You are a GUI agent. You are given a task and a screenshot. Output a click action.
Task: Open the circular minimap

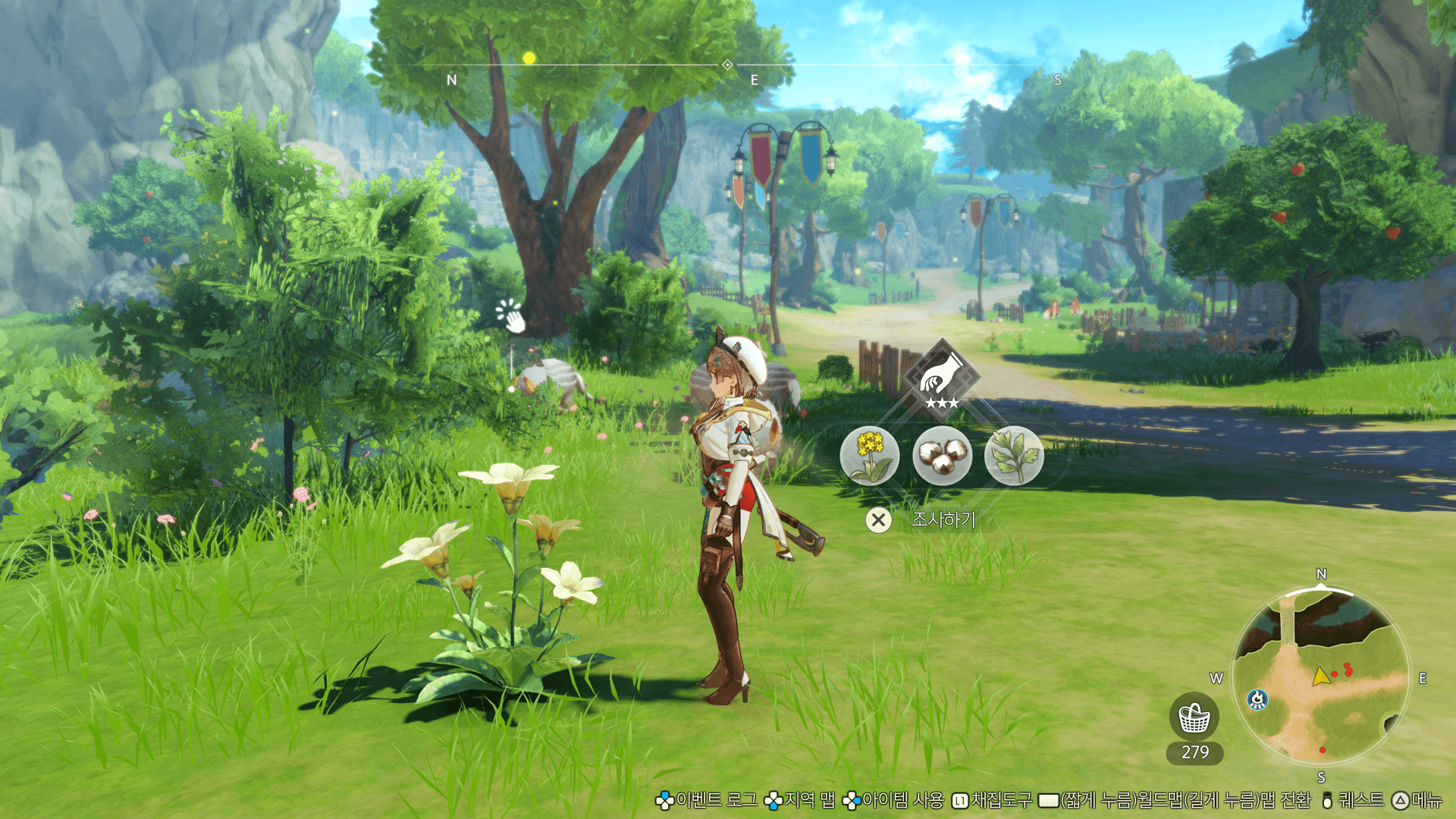click(x=1320, y=676)
